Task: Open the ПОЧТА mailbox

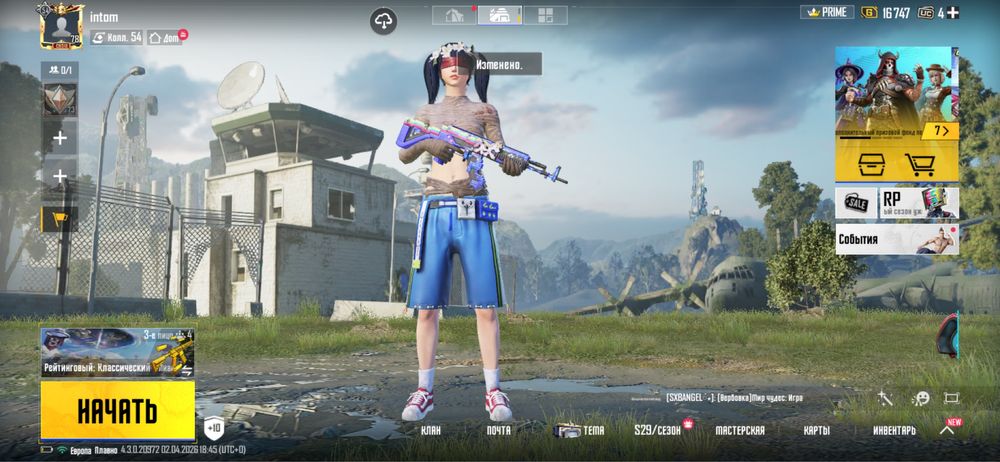Action: 498,430
